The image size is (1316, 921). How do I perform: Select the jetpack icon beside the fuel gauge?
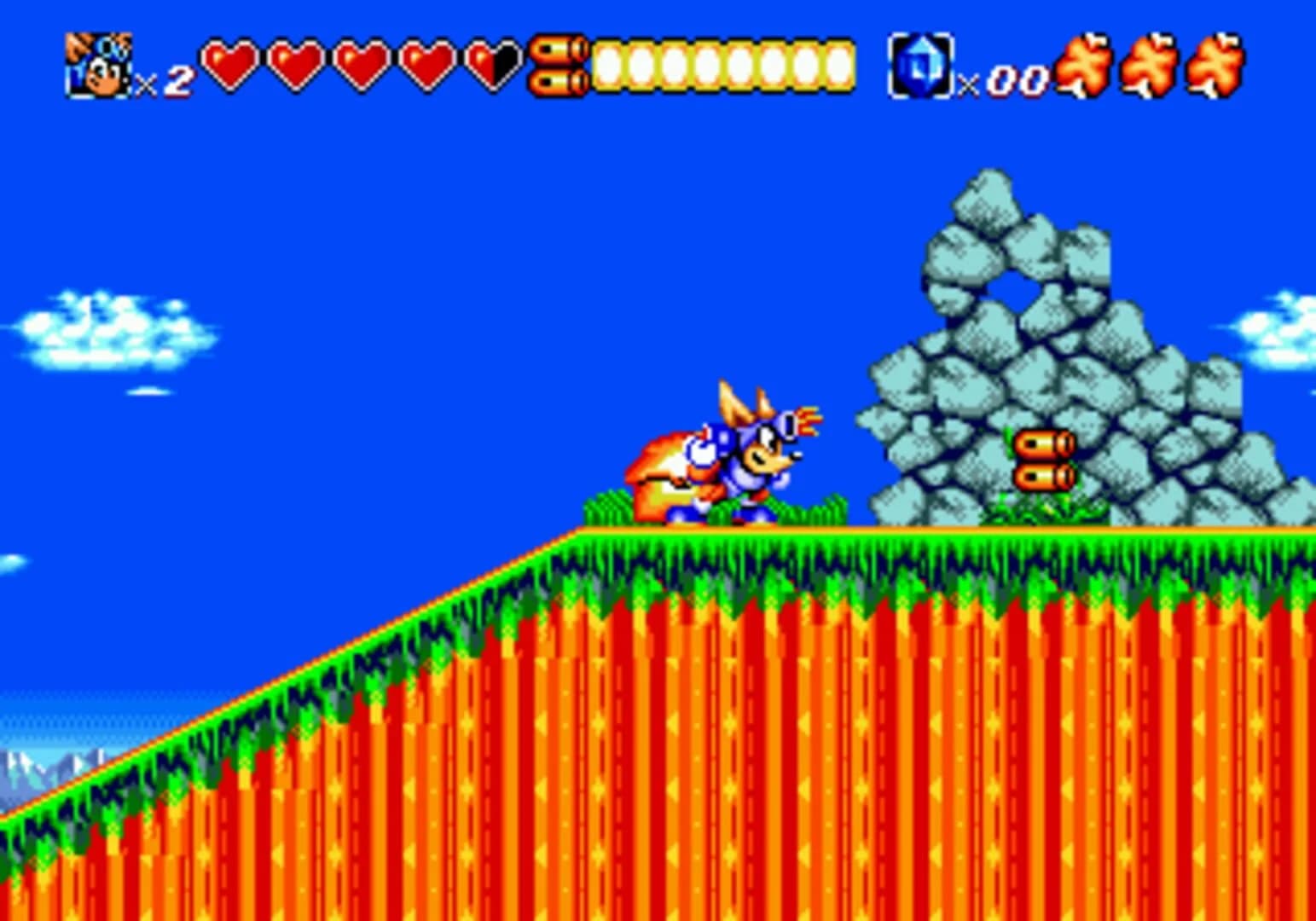[x=559, y=64]
